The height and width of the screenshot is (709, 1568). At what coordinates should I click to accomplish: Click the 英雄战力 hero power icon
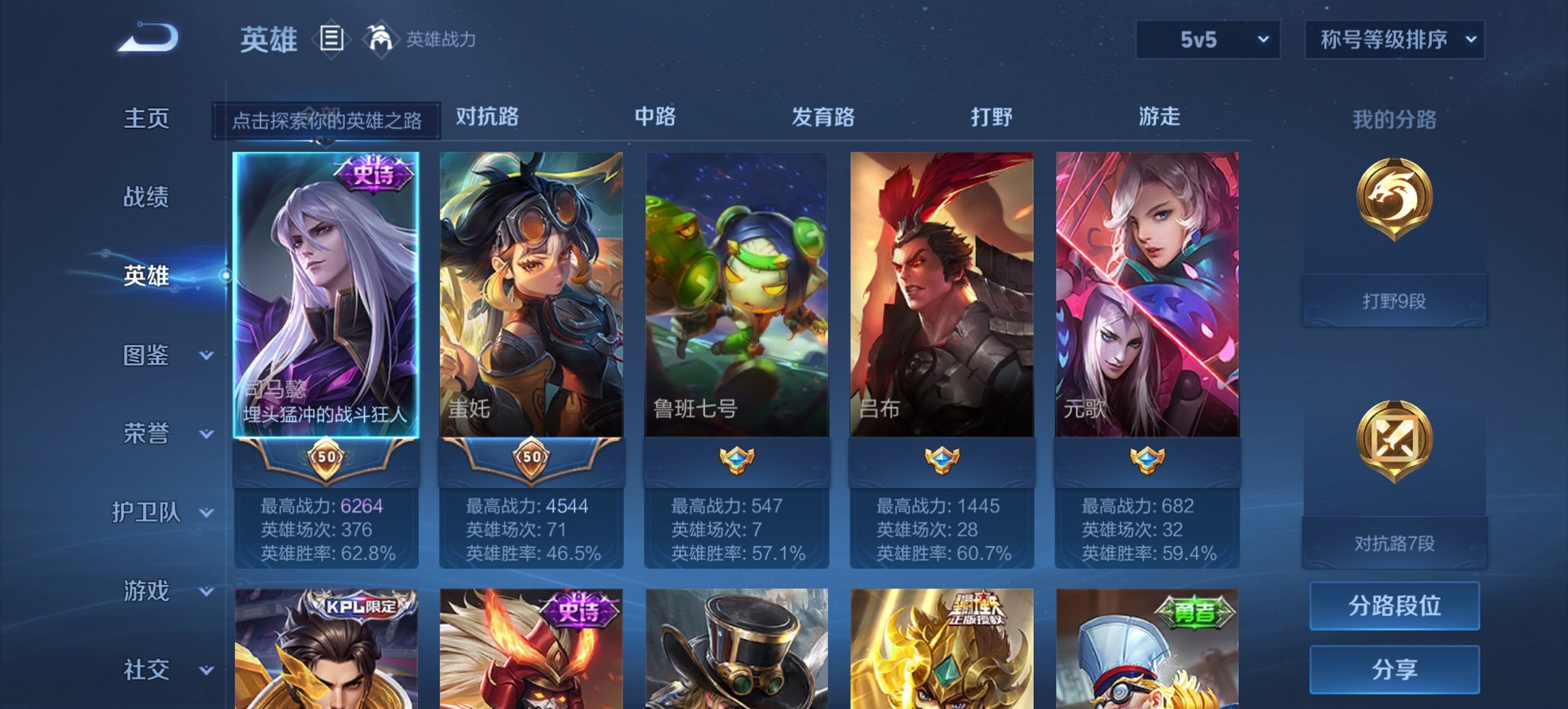tap(381, 40)
